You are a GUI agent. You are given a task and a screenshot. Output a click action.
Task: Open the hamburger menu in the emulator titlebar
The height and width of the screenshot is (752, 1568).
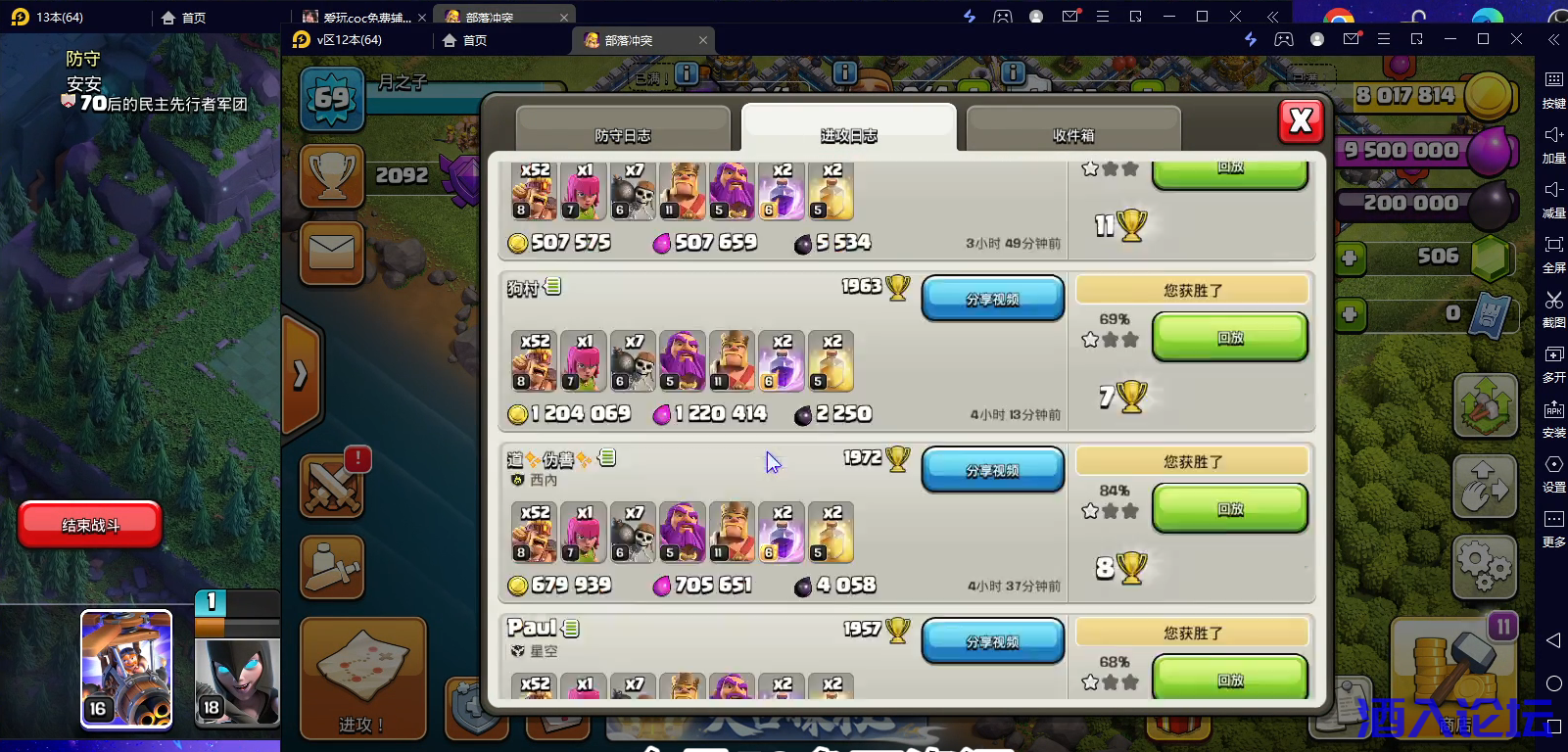pos(1384,39)
